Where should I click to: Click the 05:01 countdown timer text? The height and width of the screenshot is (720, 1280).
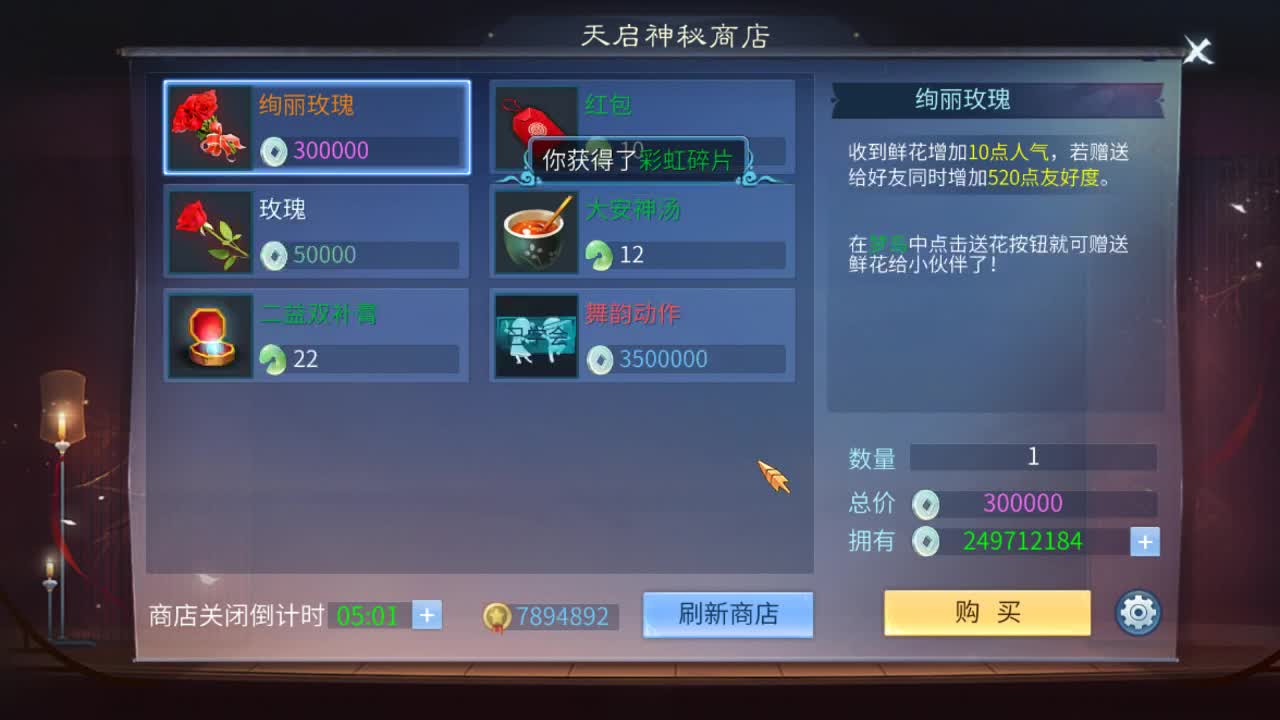click(x=369, y=615)
